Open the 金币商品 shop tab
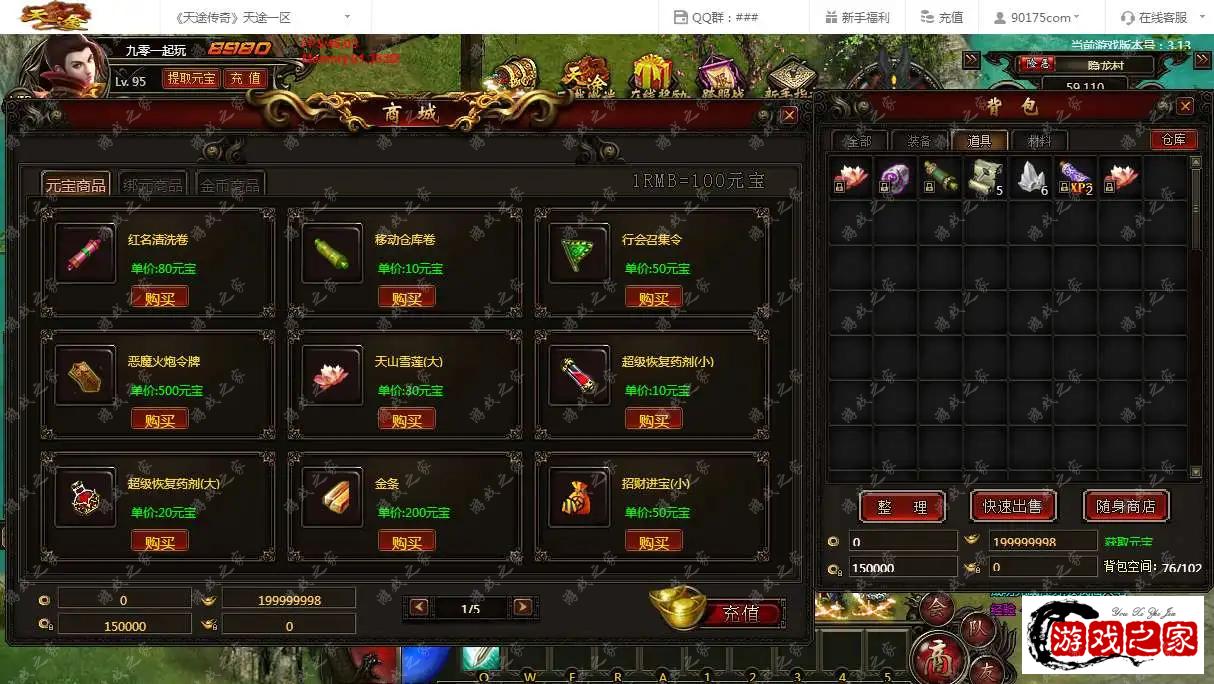Screen dimensions: 1214x684 tap(230, 185)
